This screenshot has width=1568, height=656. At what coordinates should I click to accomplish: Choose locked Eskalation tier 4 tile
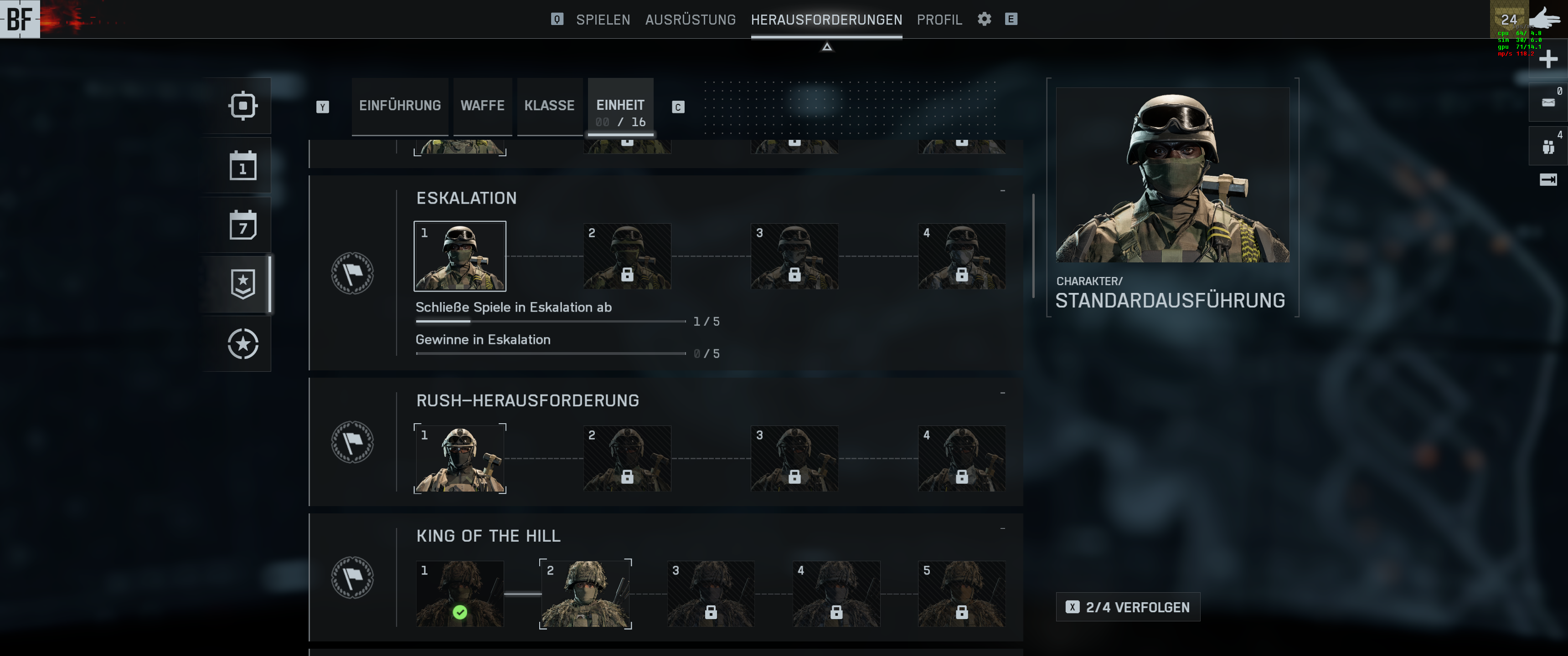point(961,256)
